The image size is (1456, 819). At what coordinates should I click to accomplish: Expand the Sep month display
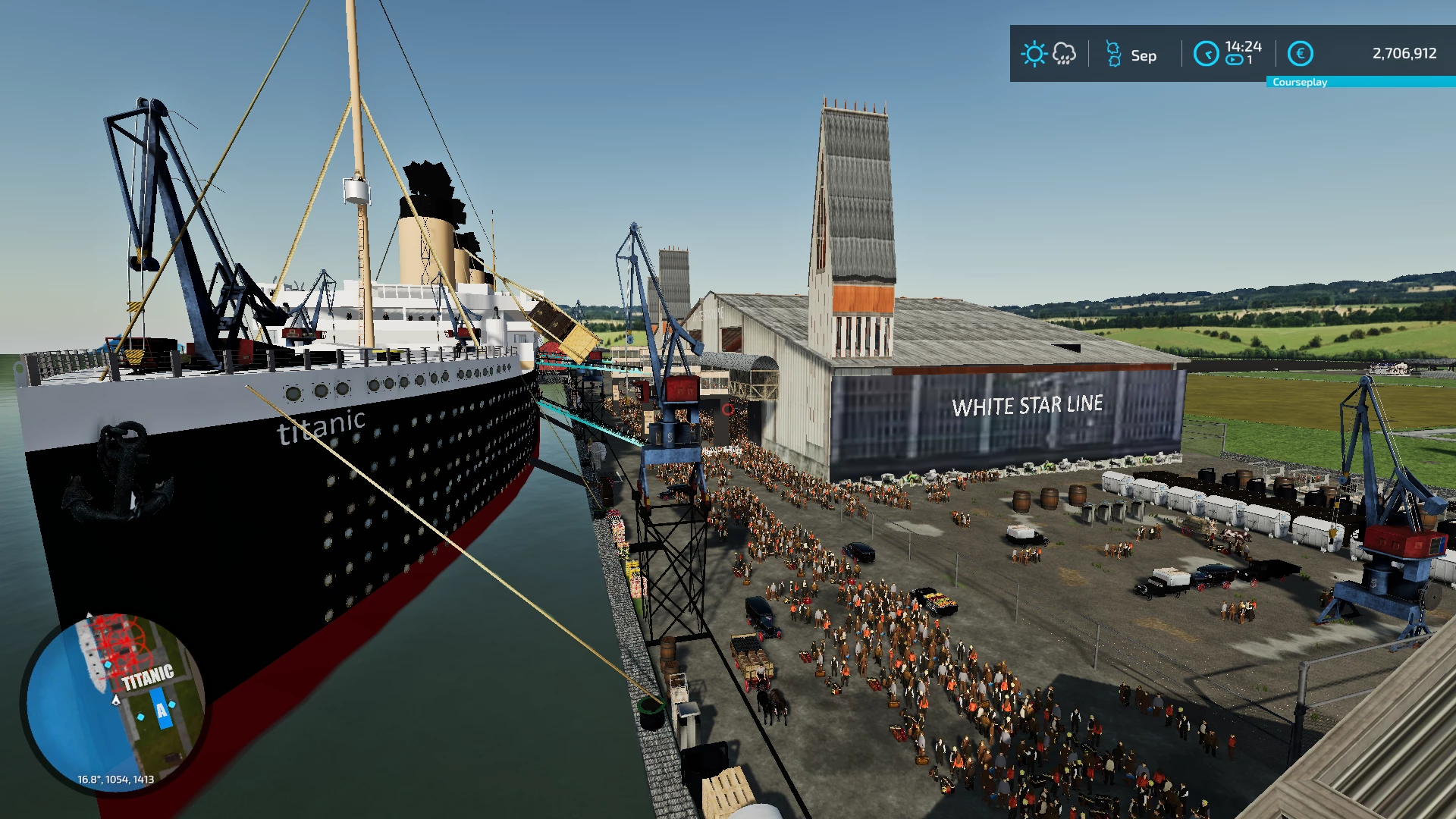point(1144,55)
